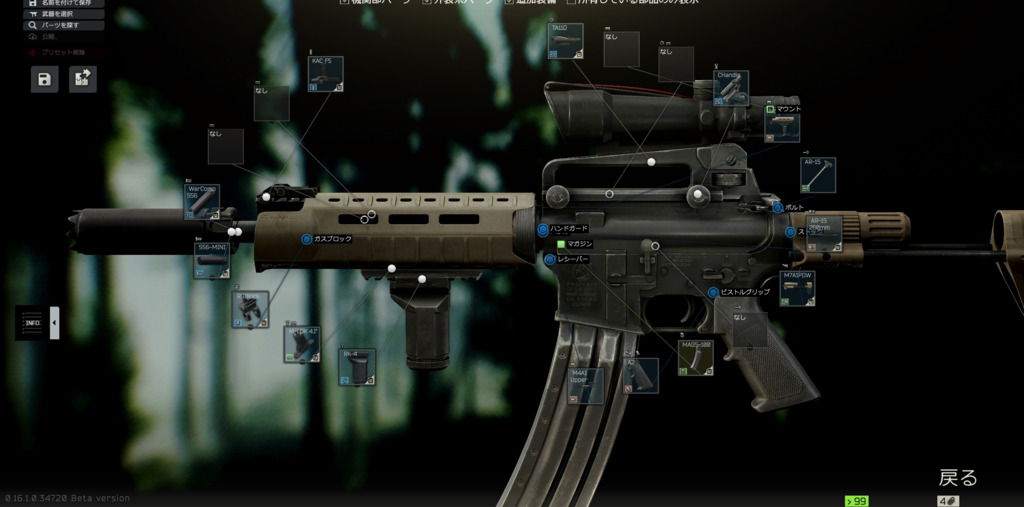The image size is (1024, 507).
Task: Select the KAC FS front sight slot
Action: point(326,75)
